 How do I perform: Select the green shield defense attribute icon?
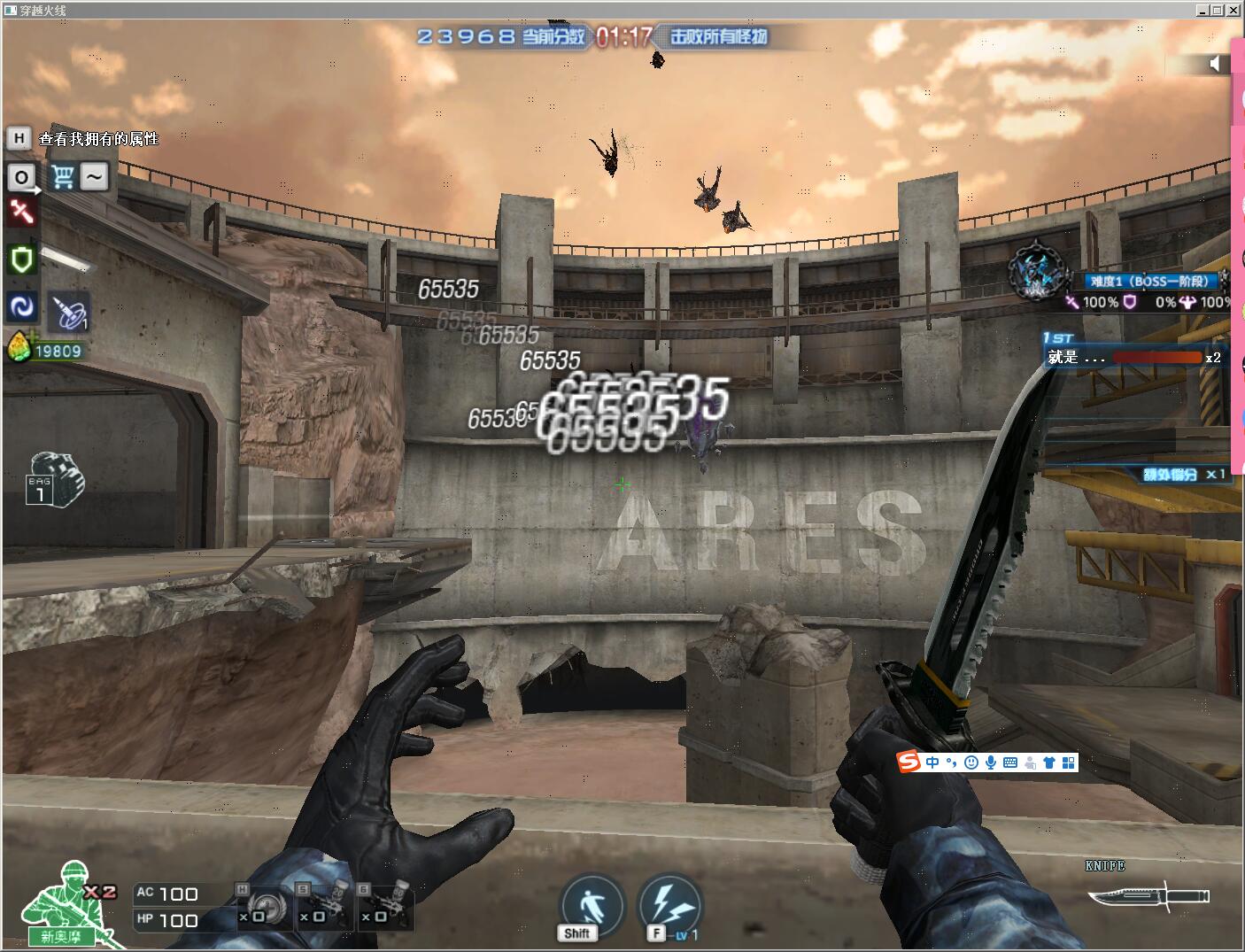coord(21,259)
